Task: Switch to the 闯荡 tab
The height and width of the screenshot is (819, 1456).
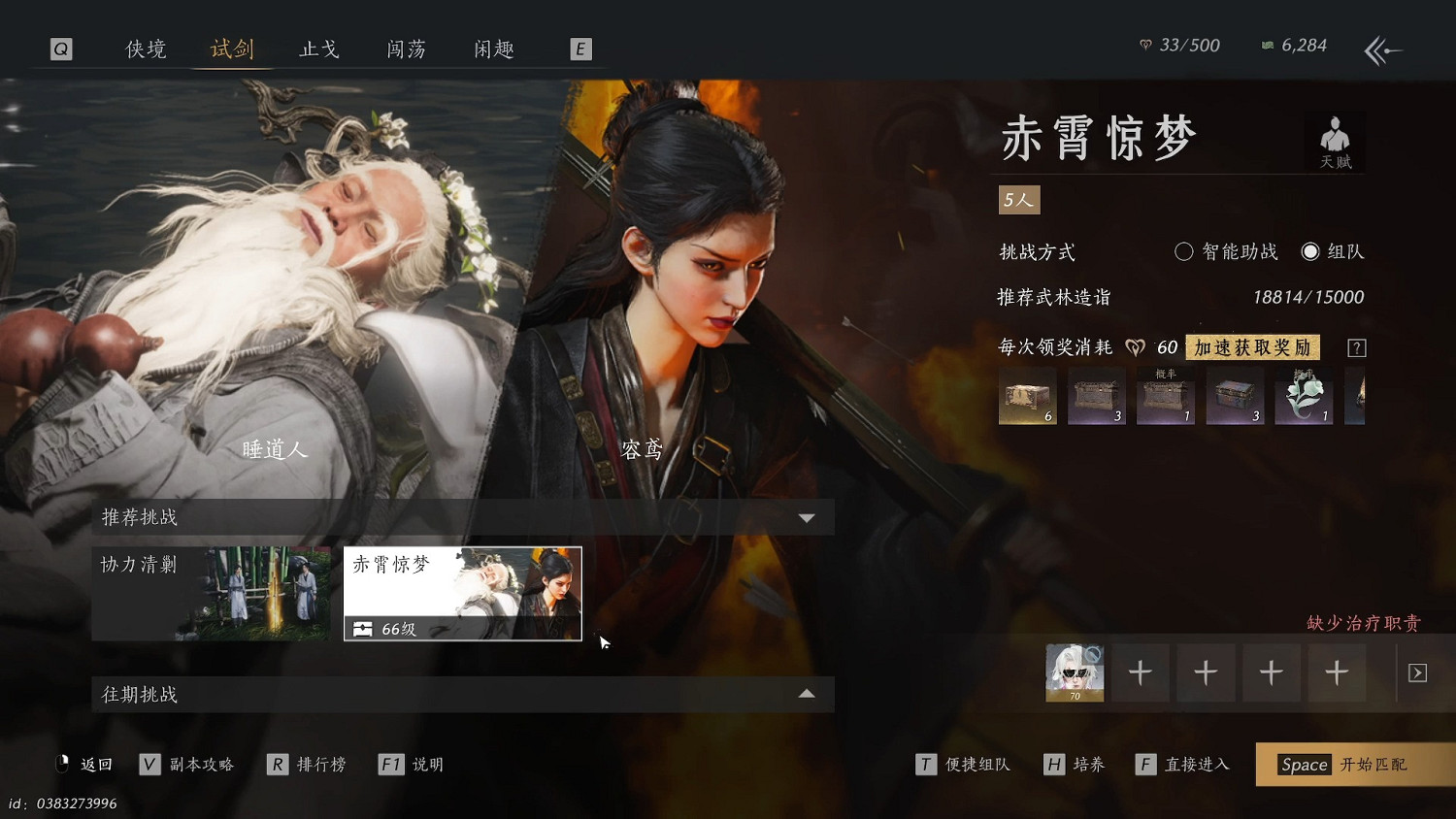Action: [407, 49]
